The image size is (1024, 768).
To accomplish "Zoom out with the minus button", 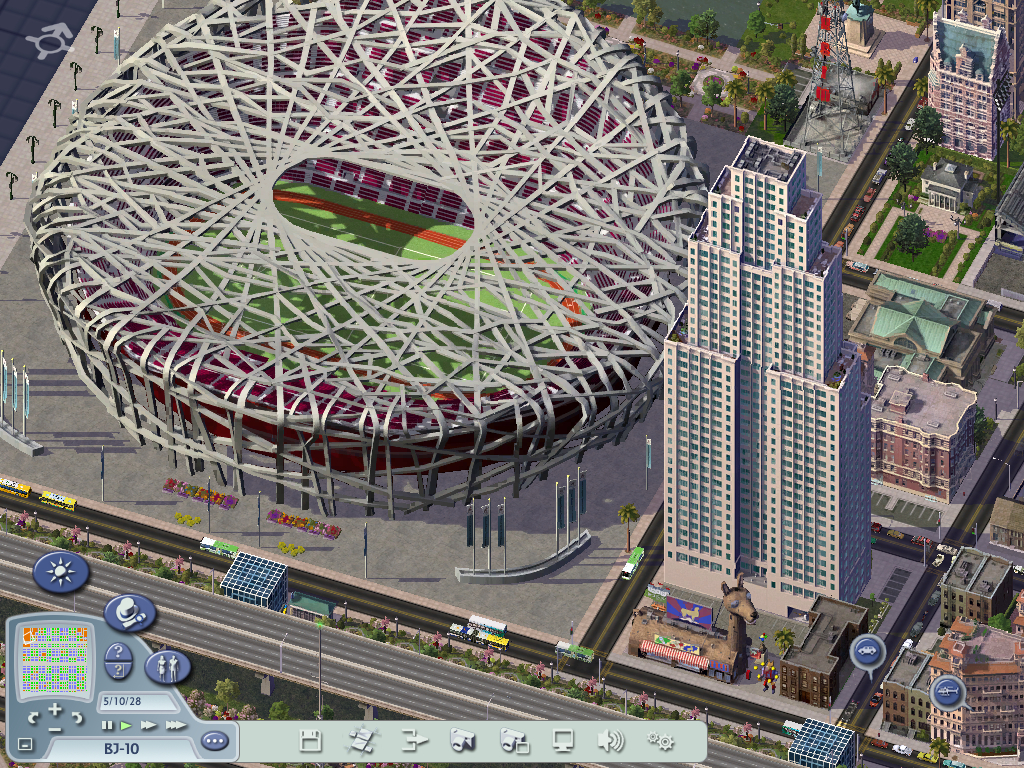I will [55, 729].
